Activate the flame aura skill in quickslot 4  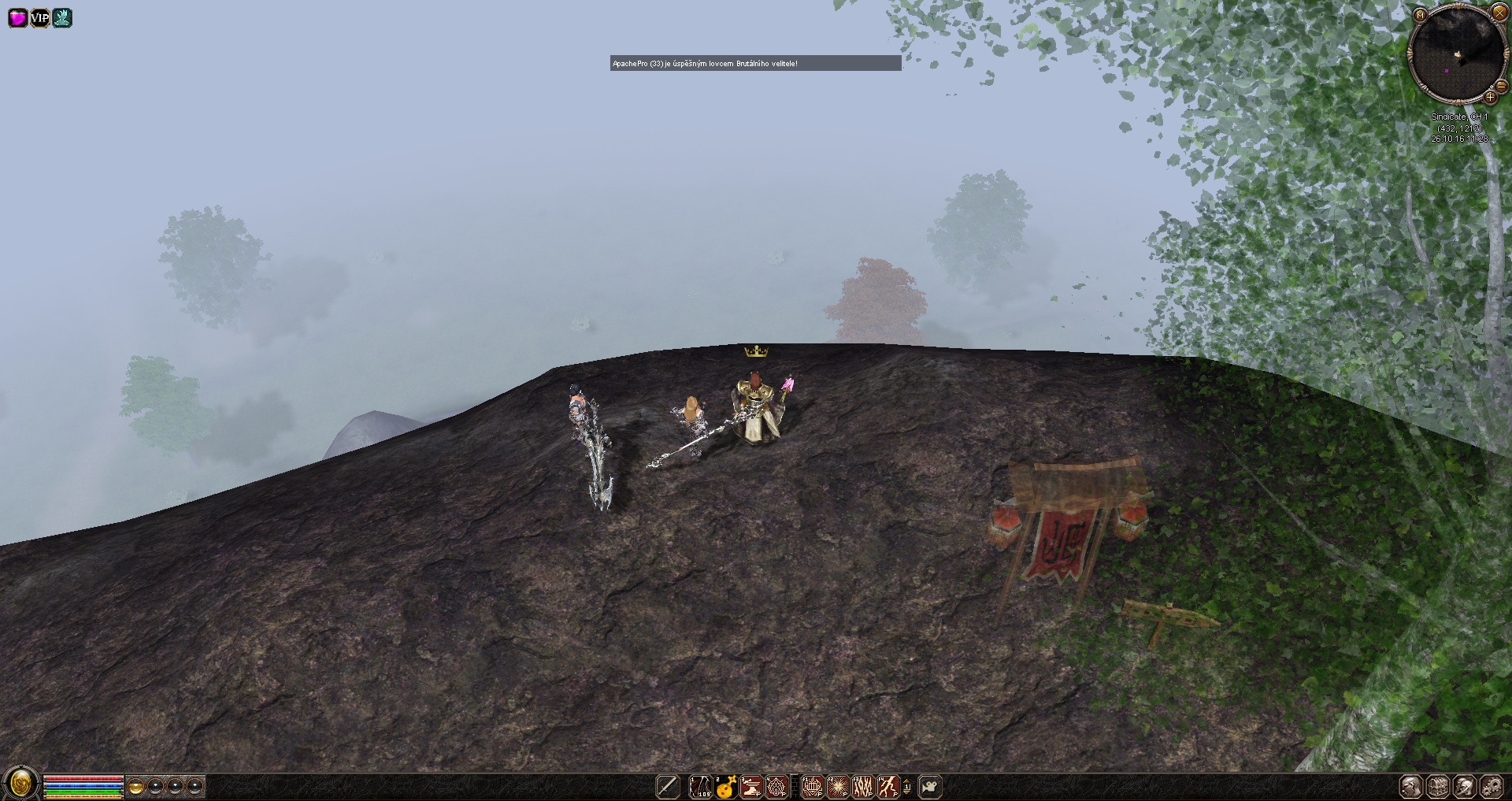(x=776, y=786)
